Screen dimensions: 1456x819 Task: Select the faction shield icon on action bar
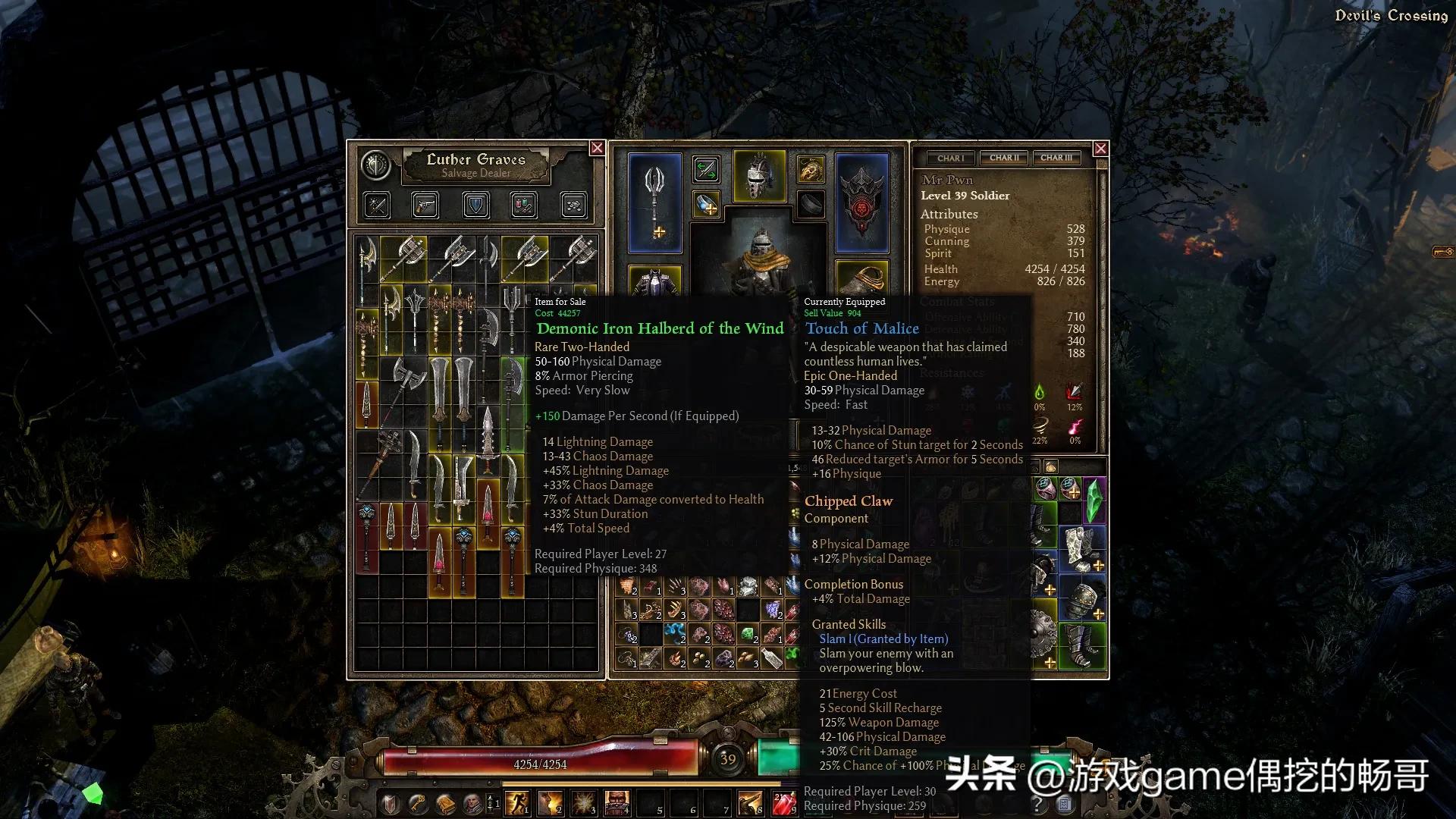click(x=389, y=802)
